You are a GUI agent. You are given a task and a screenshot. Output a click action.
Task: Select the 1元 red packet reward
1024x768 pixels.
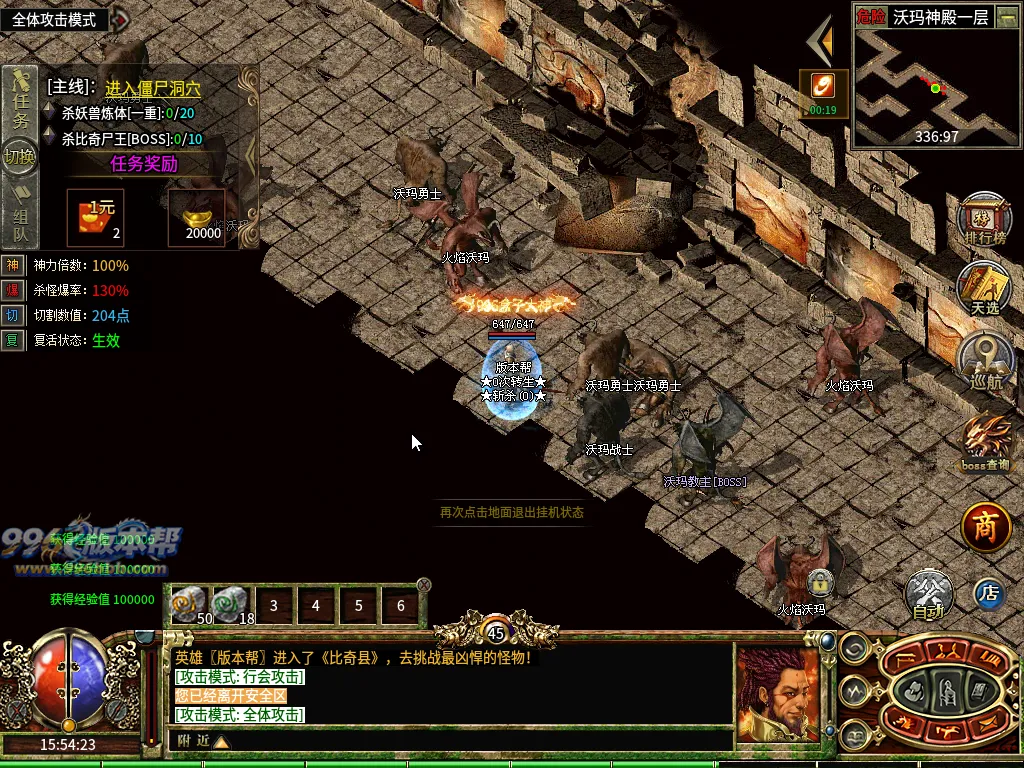pos(96,217)
